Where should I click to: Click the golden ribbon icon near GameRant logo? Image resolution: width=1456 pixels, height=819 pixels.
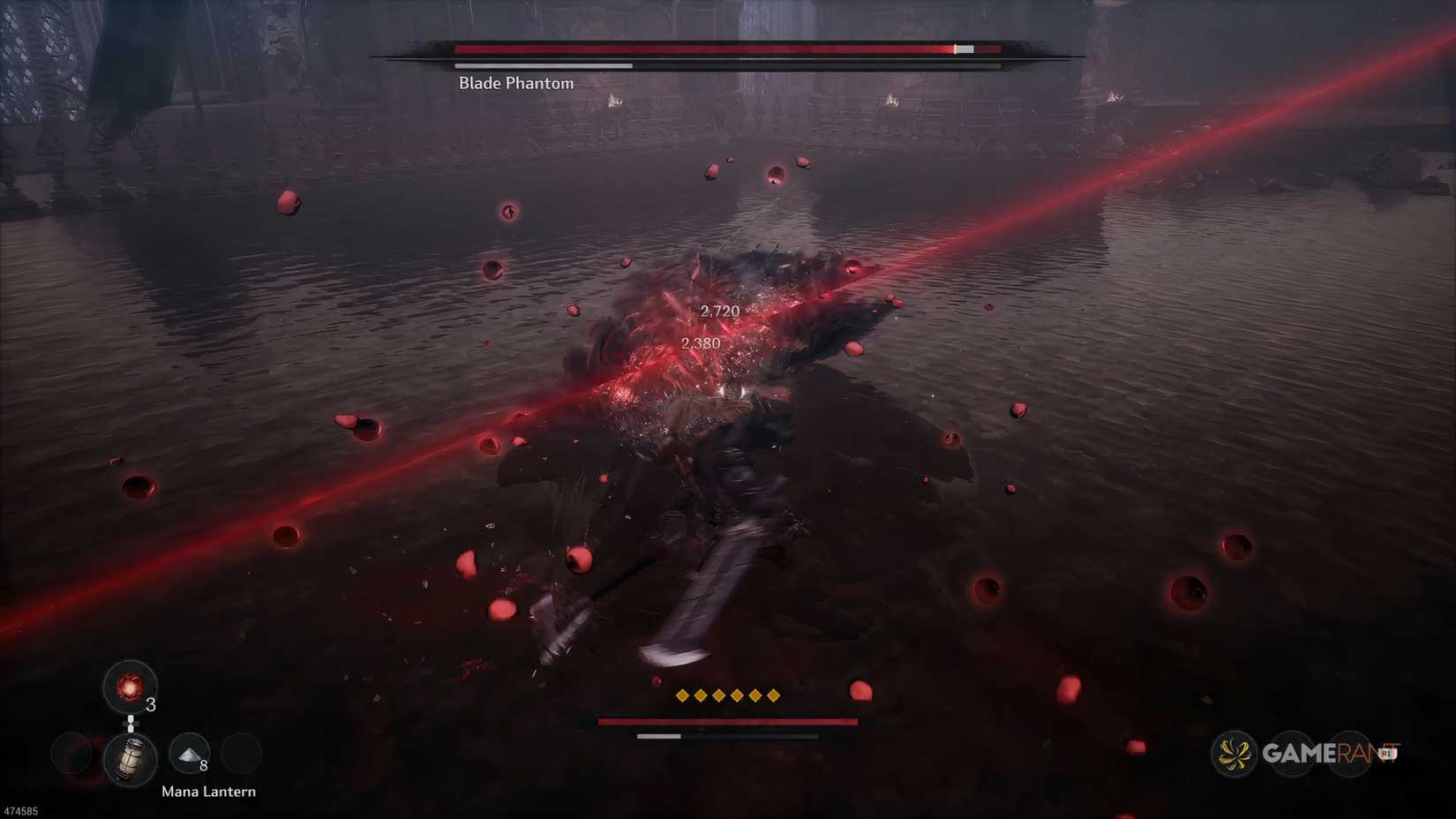[1234, 752]
